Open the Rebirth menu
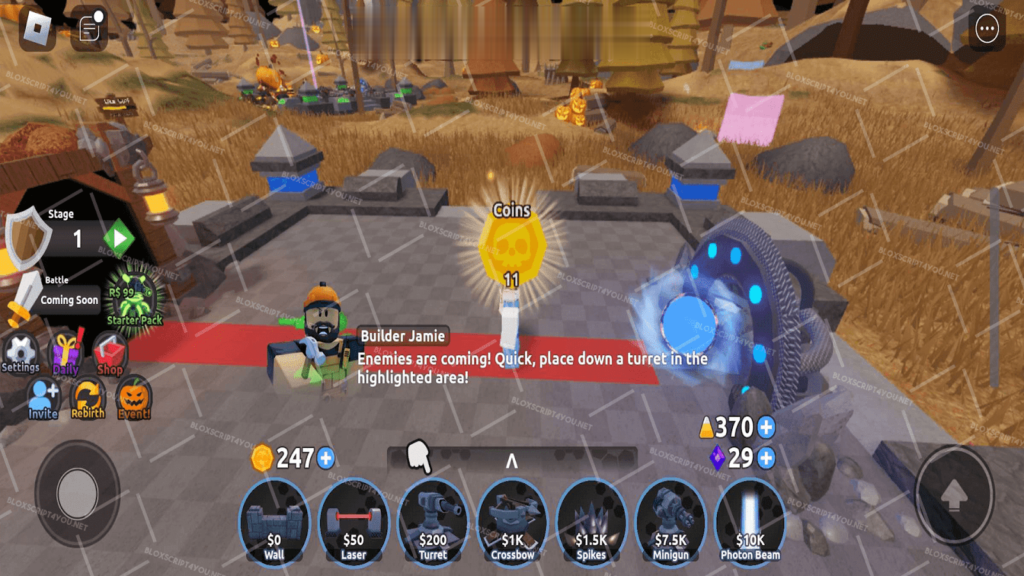 [88, 399]
